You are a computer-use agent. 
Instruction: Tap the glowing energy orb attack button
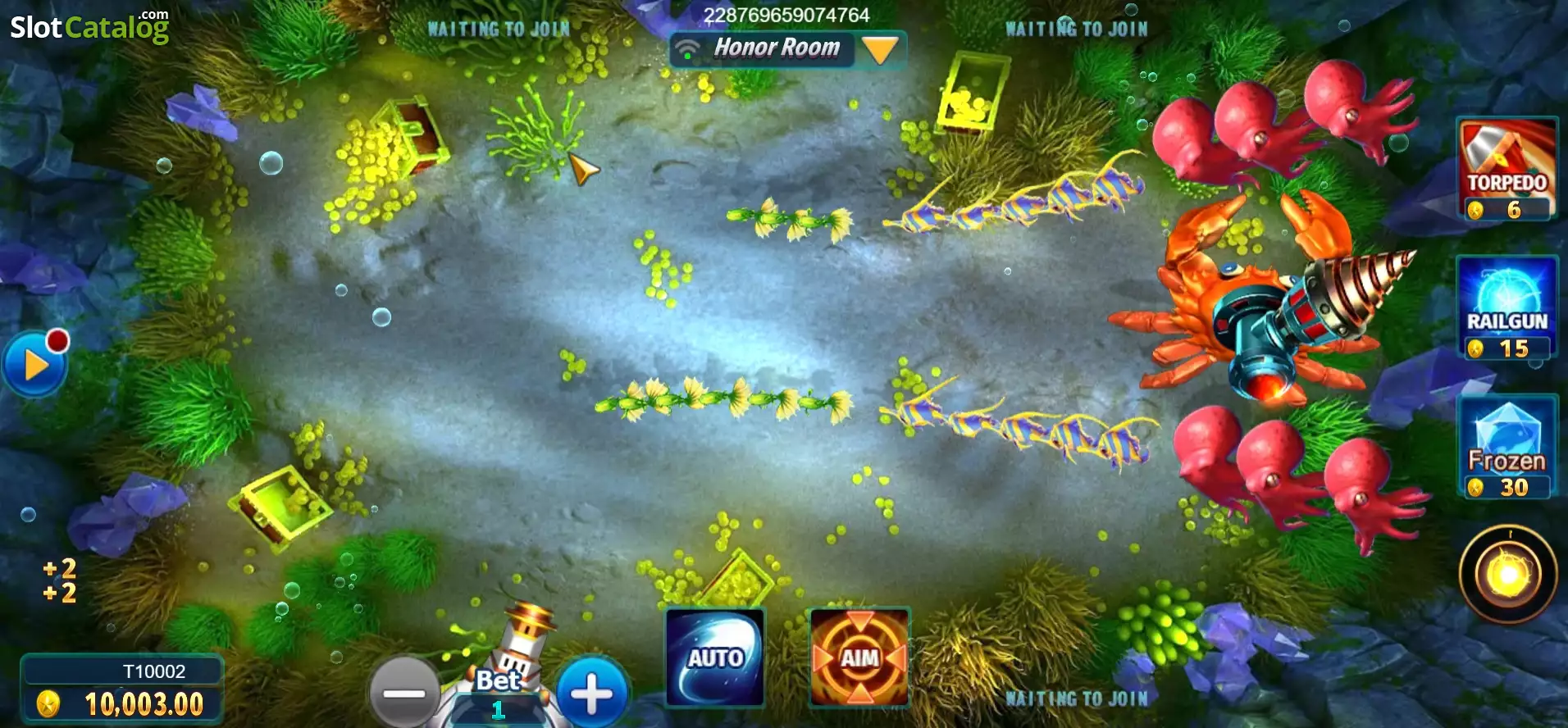pos(1507,574)
